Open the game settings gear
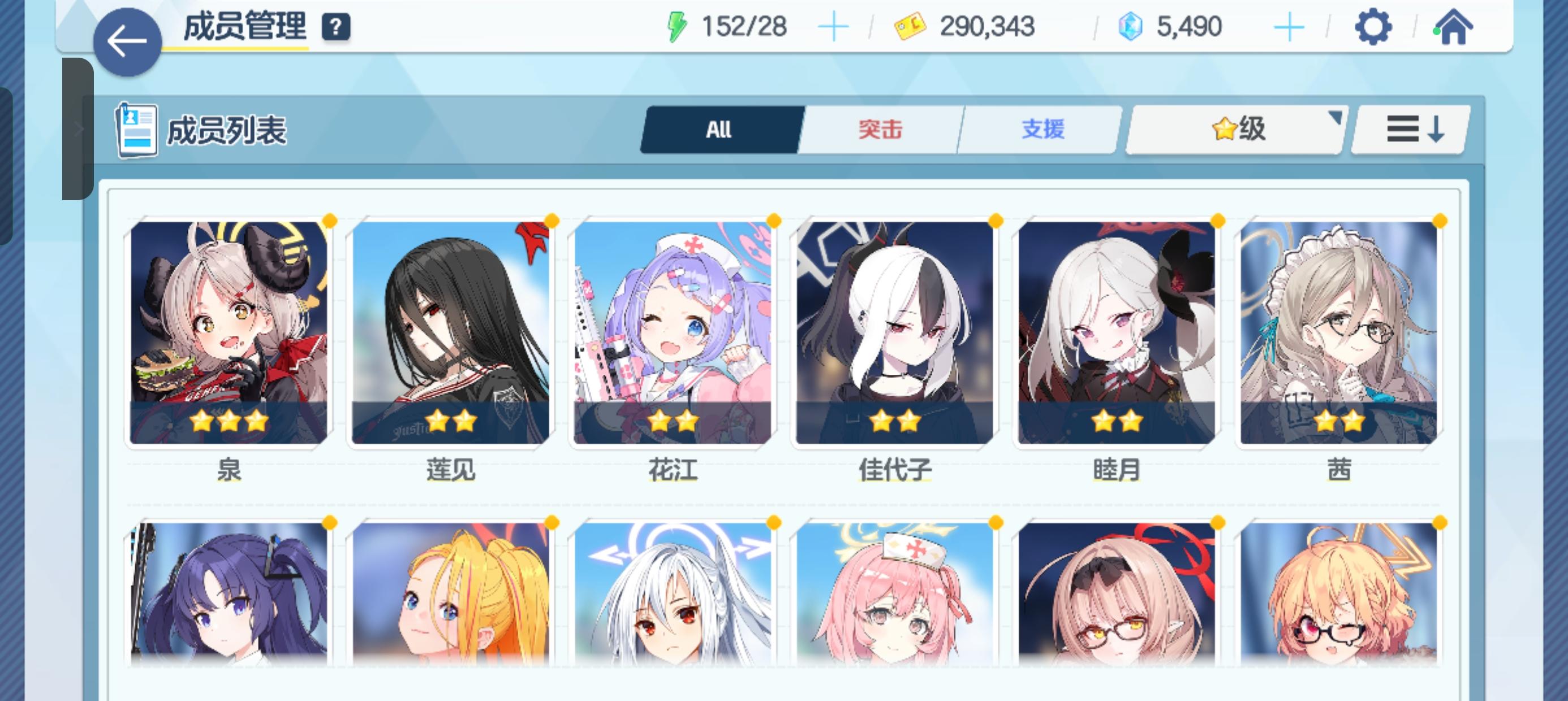Screen dimensions: 1568x701 pos(1373,25)
